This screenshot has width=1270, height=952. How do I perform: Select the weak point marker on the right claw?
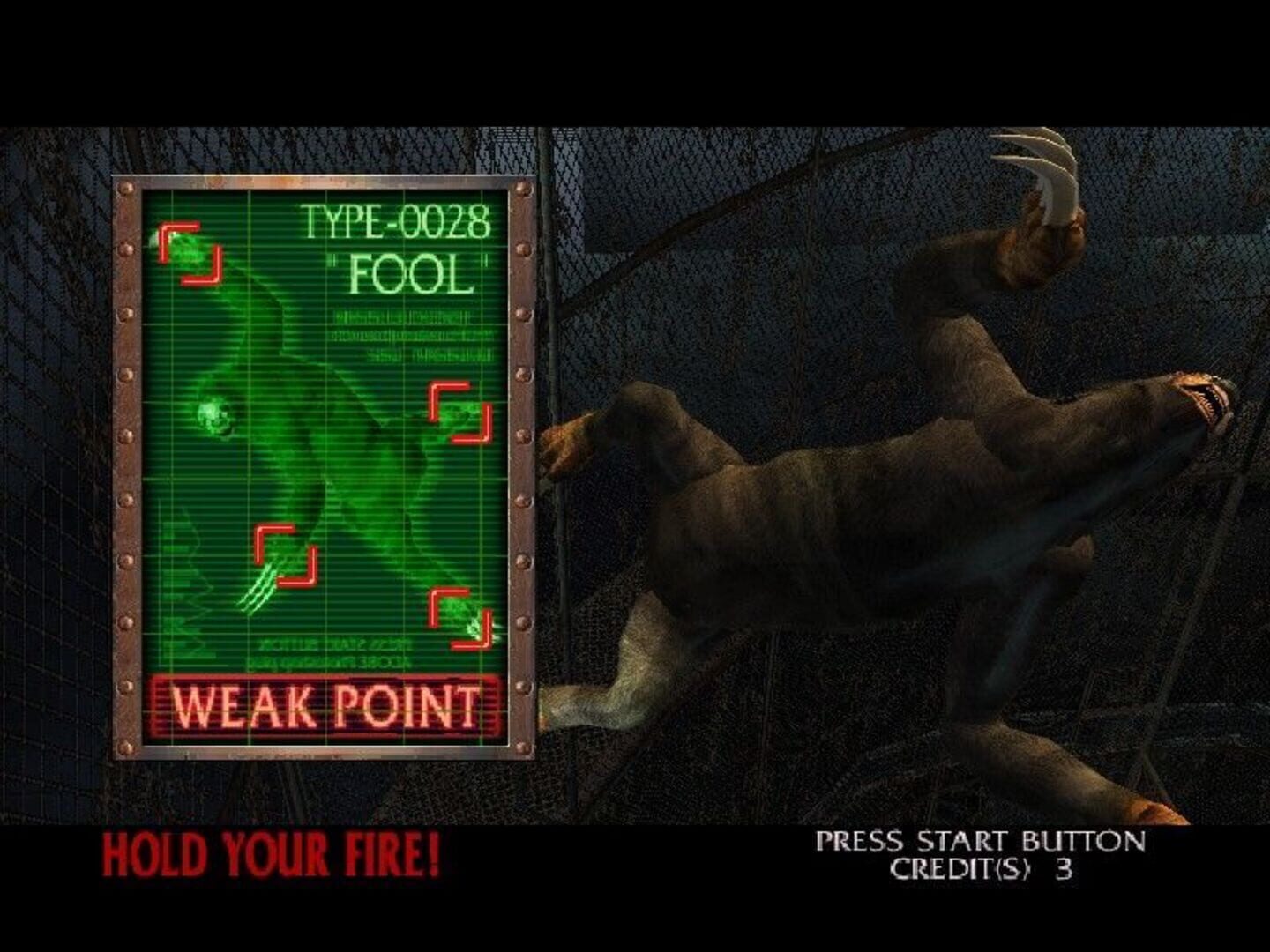[459, 411]
